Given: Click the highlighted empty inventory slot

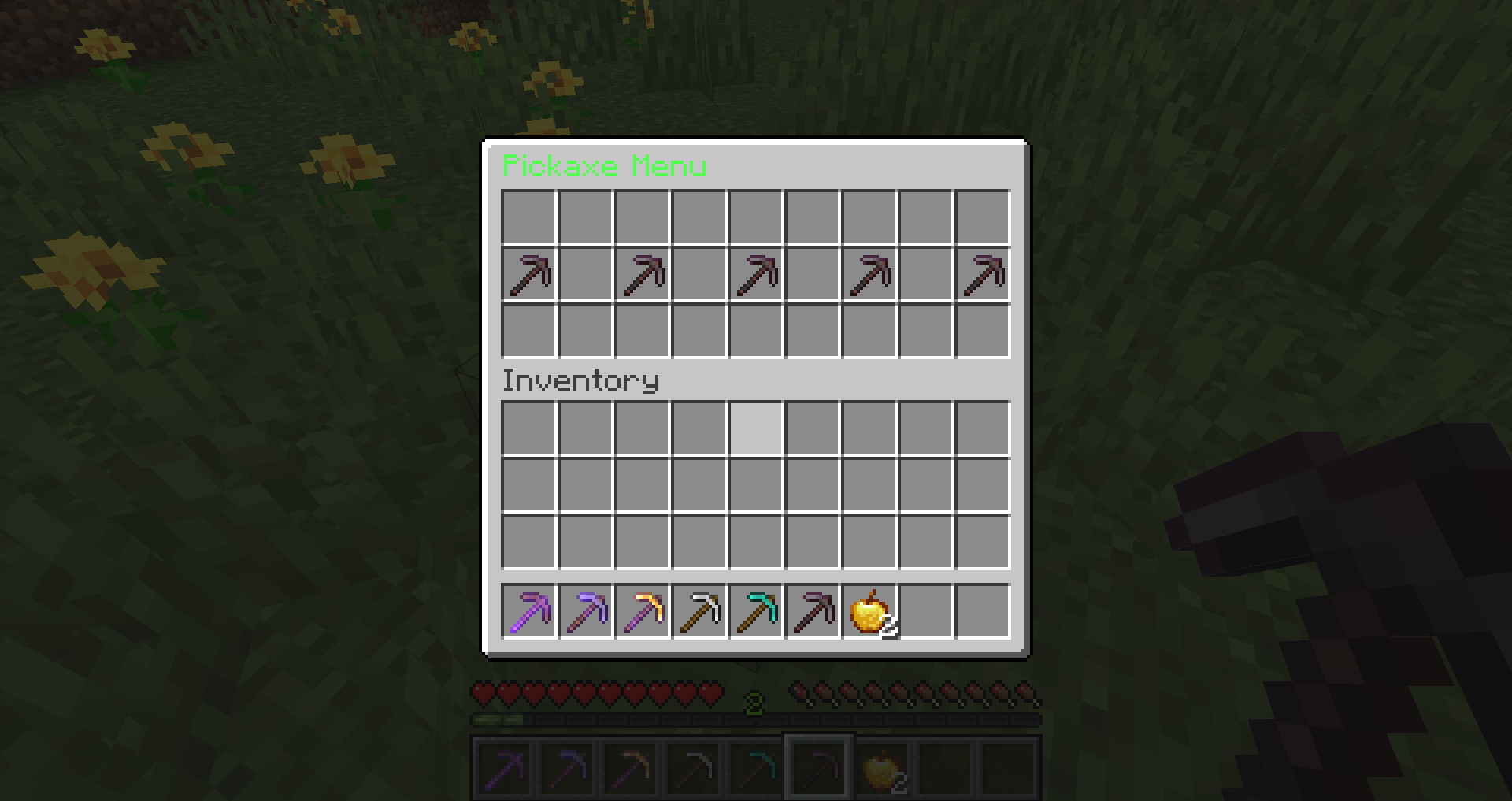Looking at the screenshot, I should 756,427.
